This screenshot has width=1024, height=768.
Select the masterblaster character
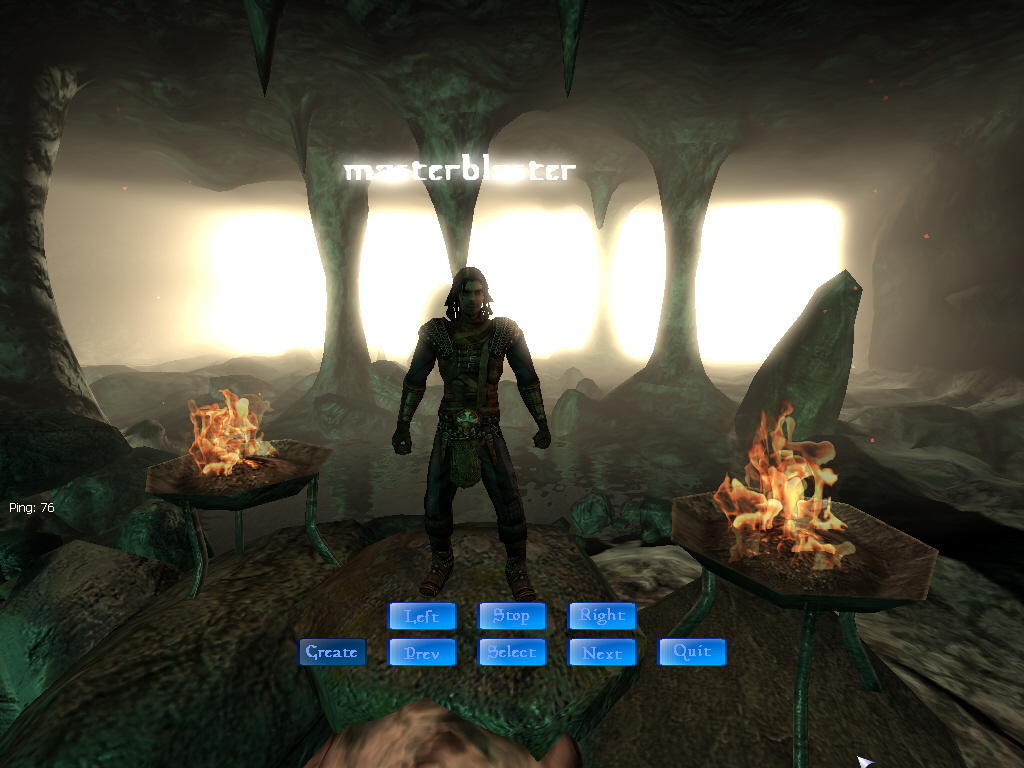(x=512, y=652)
